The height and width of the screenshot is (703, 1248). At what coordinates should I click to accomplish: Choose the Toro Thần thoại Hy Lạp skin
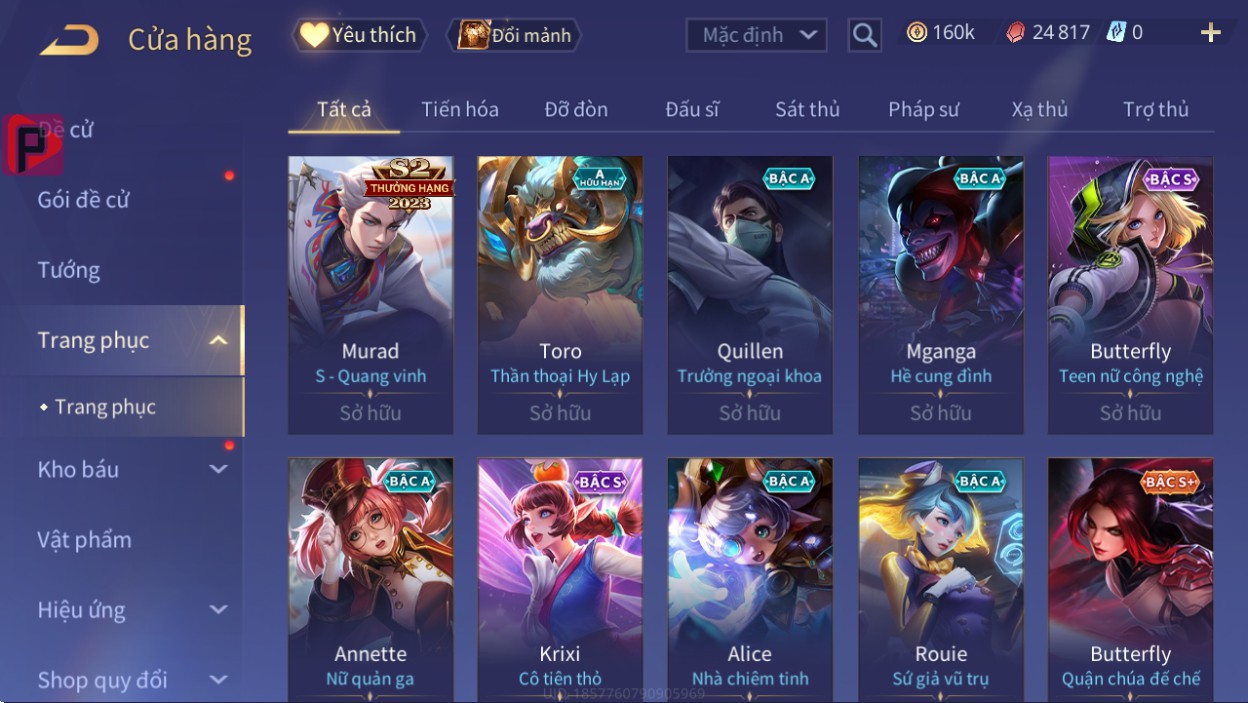[560, 294]
